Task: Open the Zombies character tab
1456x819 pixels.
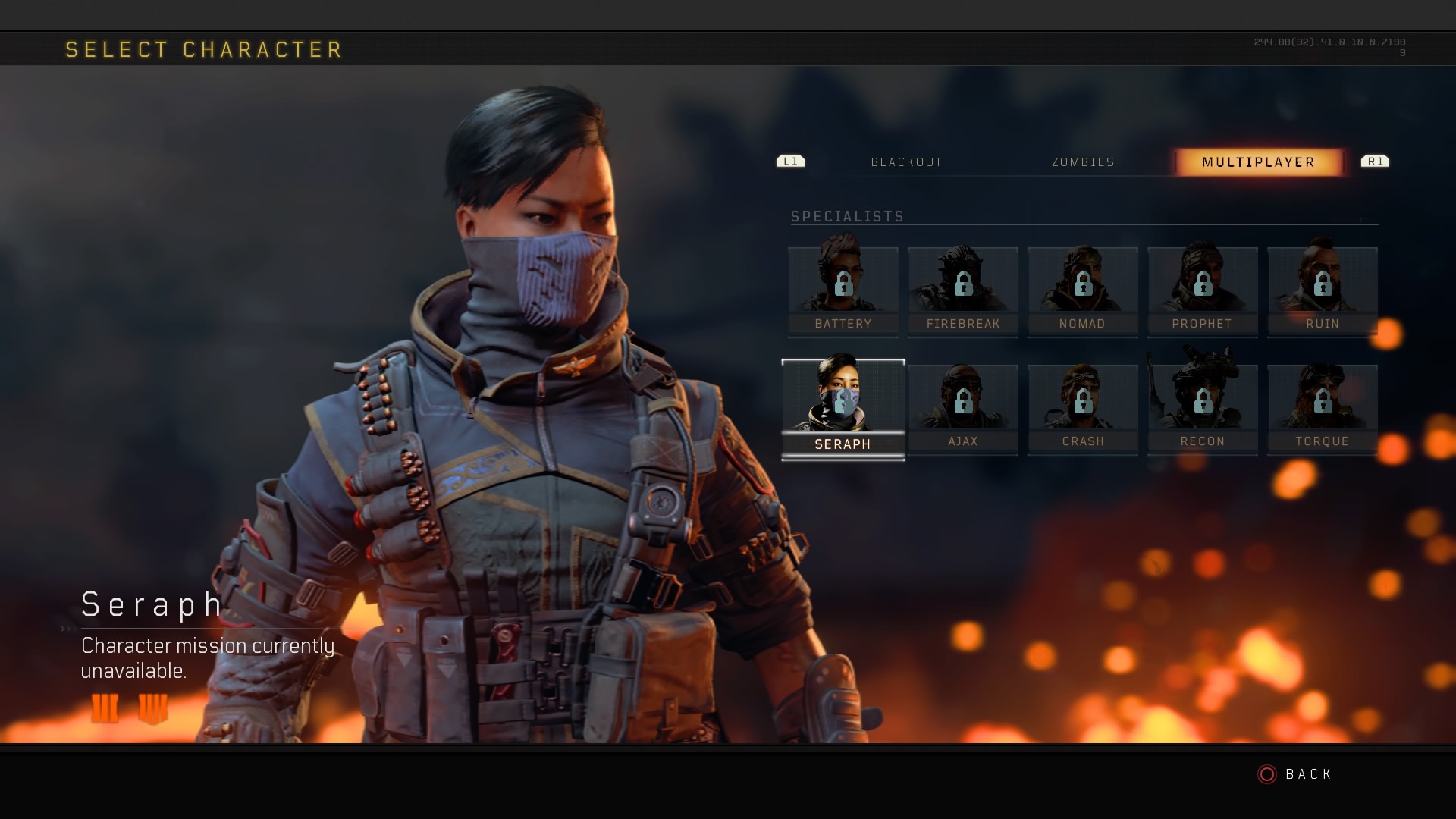Action: tap(1083, 162)
